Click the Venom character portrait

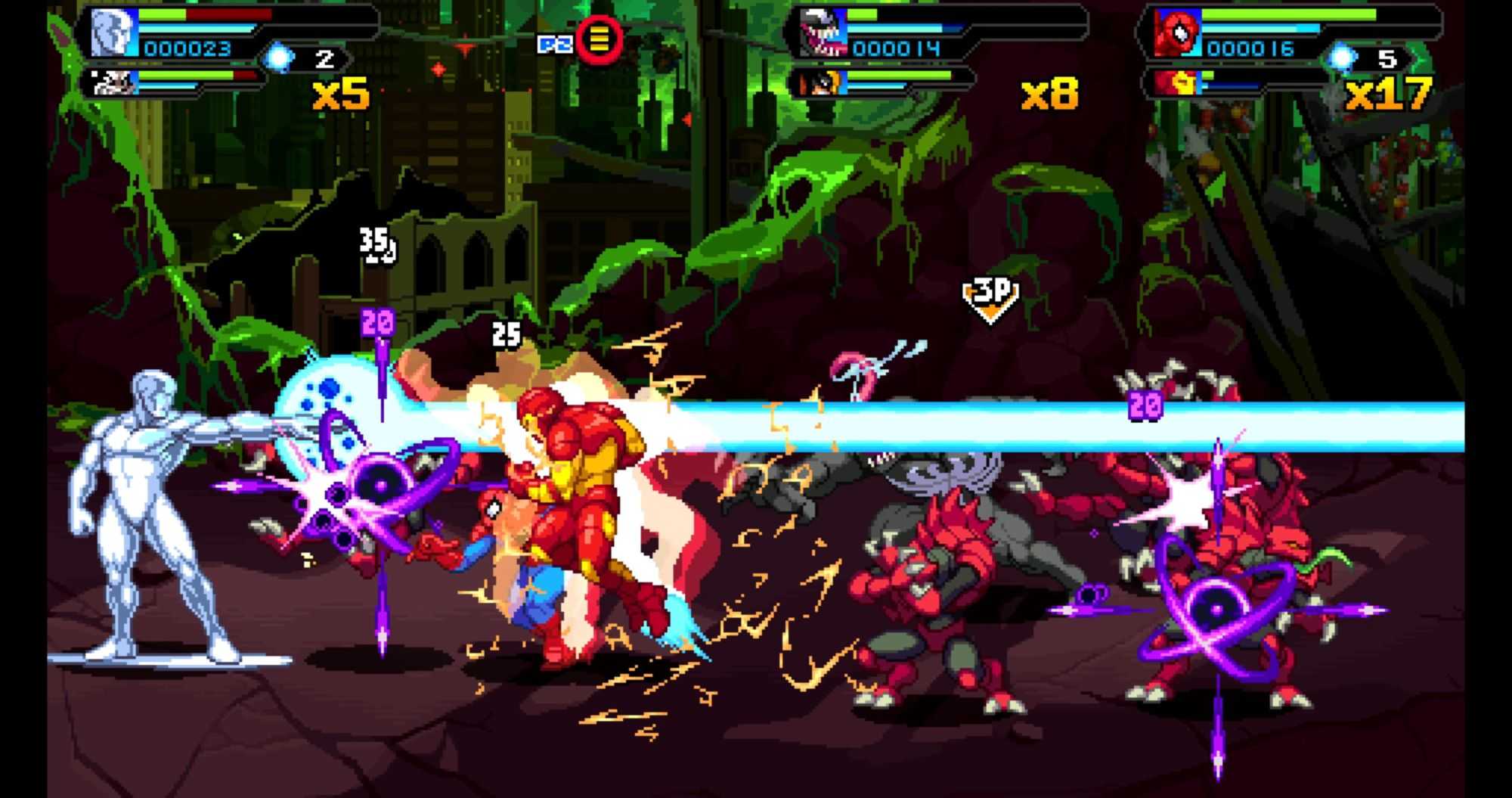823,34
